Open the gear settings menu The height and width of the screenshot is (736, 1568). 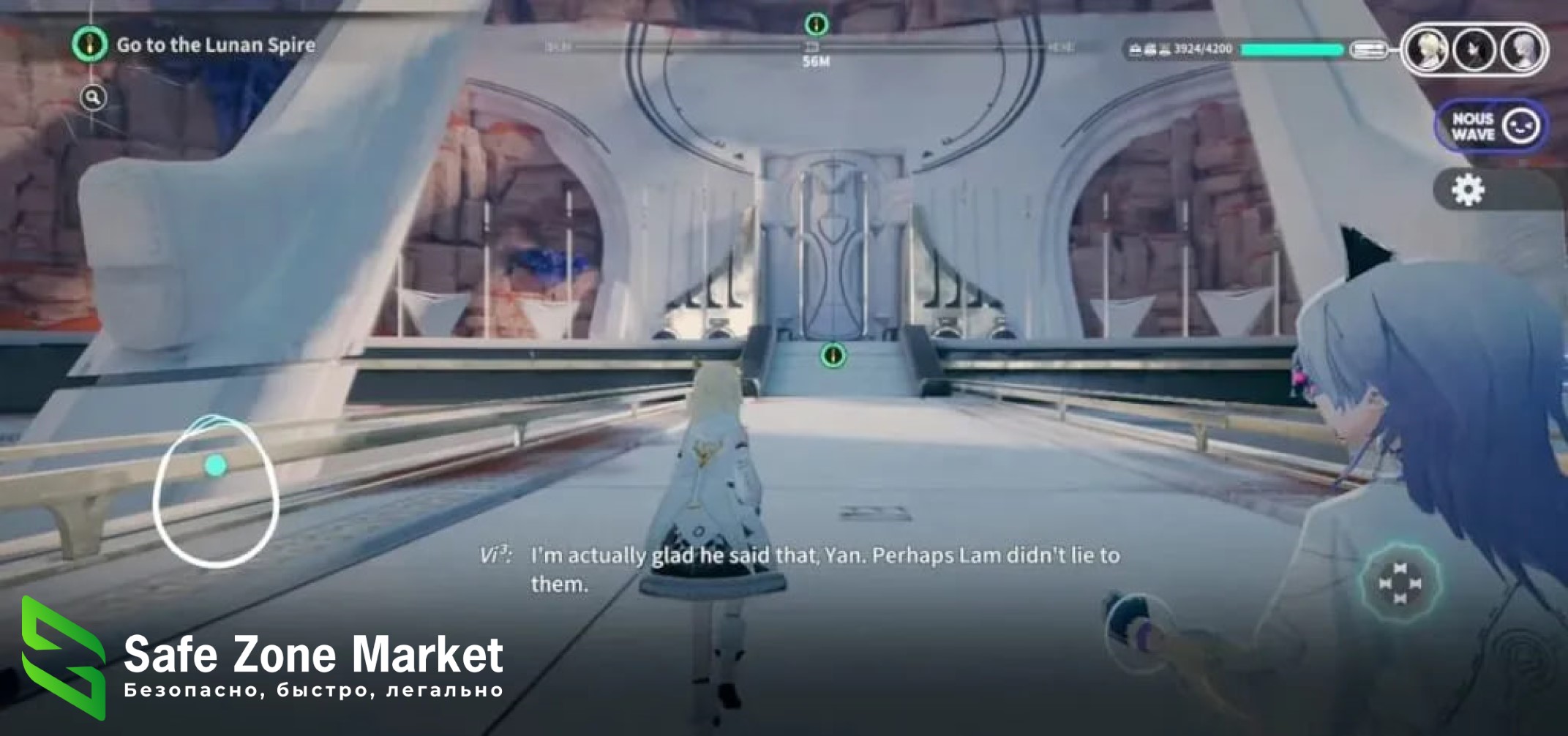(x=1467, y=190)
